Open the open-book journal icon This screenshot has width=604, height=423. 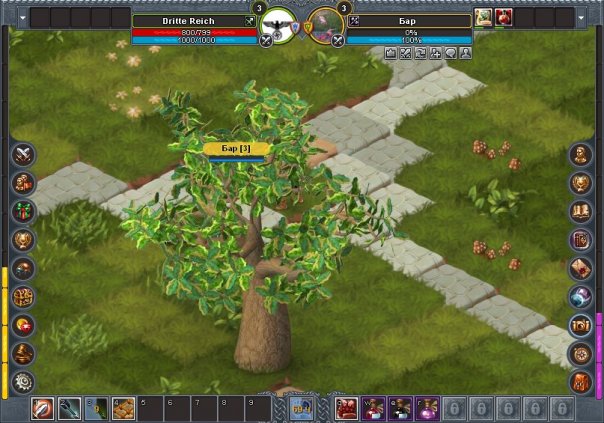tap(581, 211)
